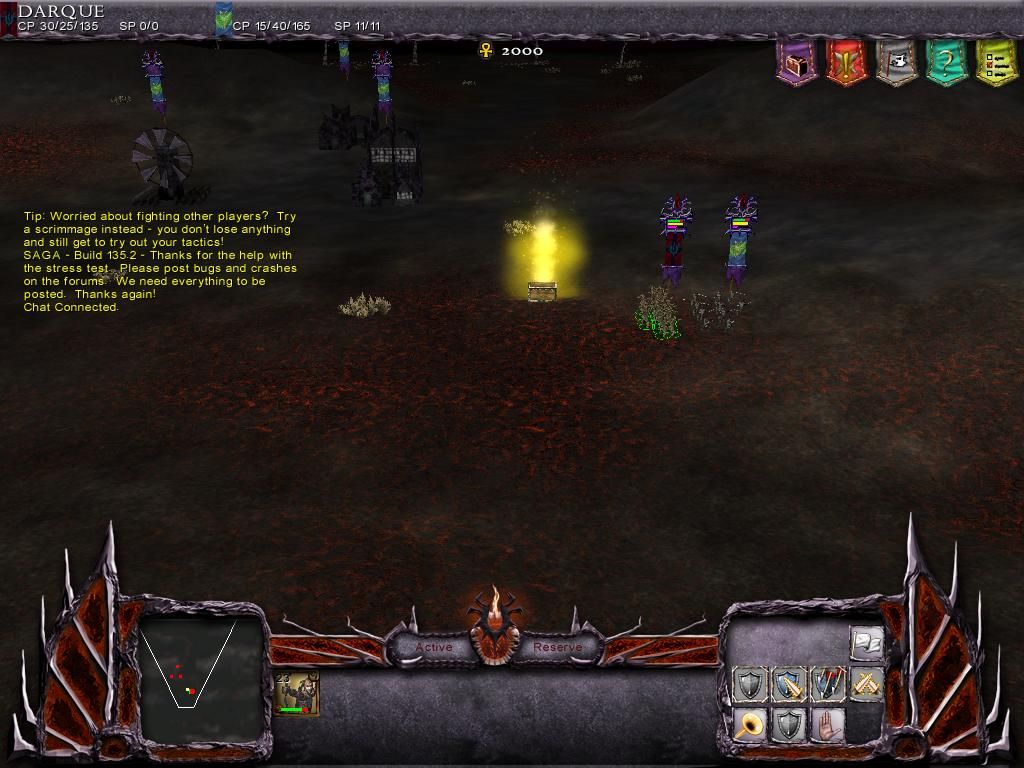
Task: Open the red exclamation mark banner
Action: click(847, 63)
